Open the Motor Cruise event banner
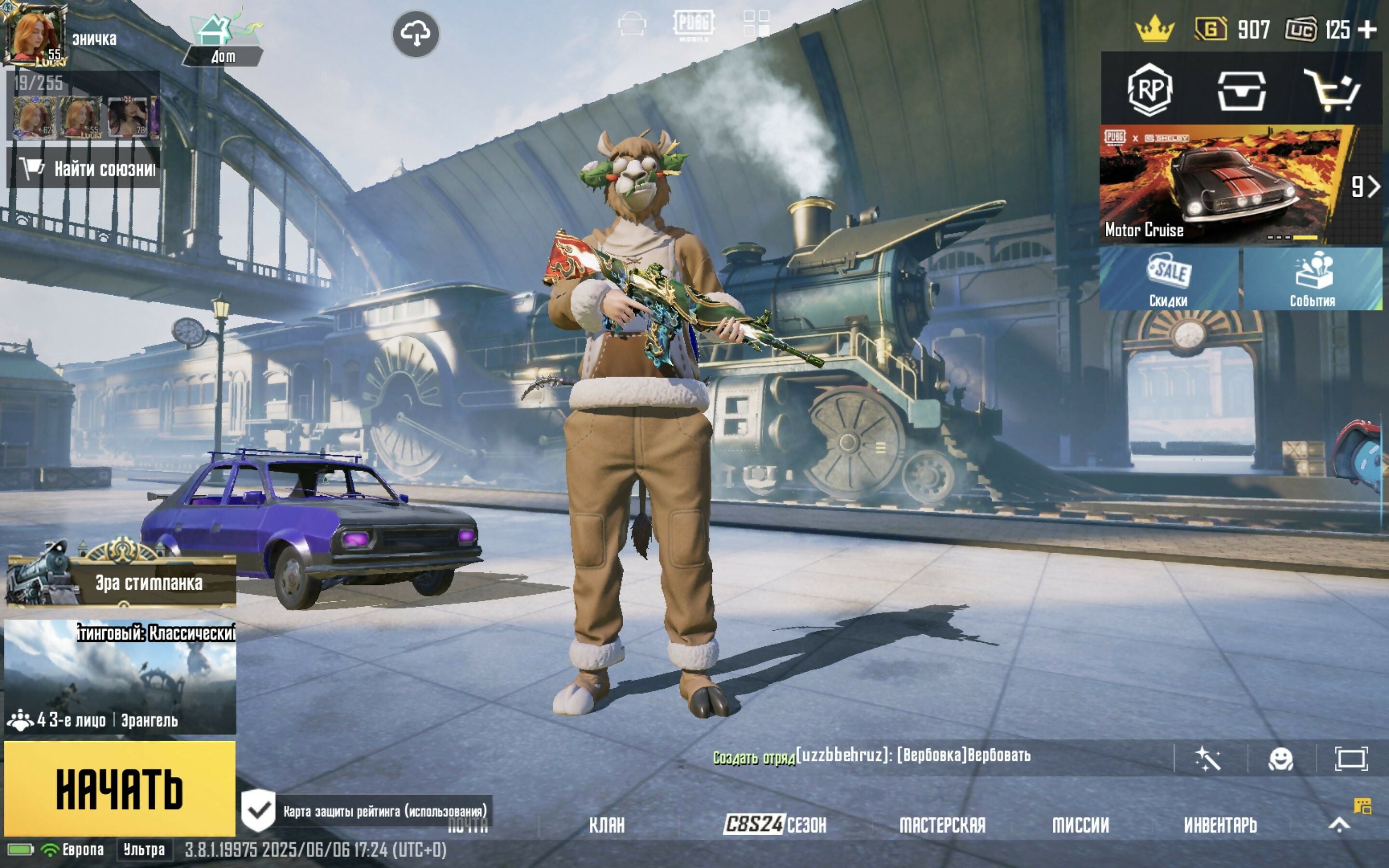 pos(1223,185)
